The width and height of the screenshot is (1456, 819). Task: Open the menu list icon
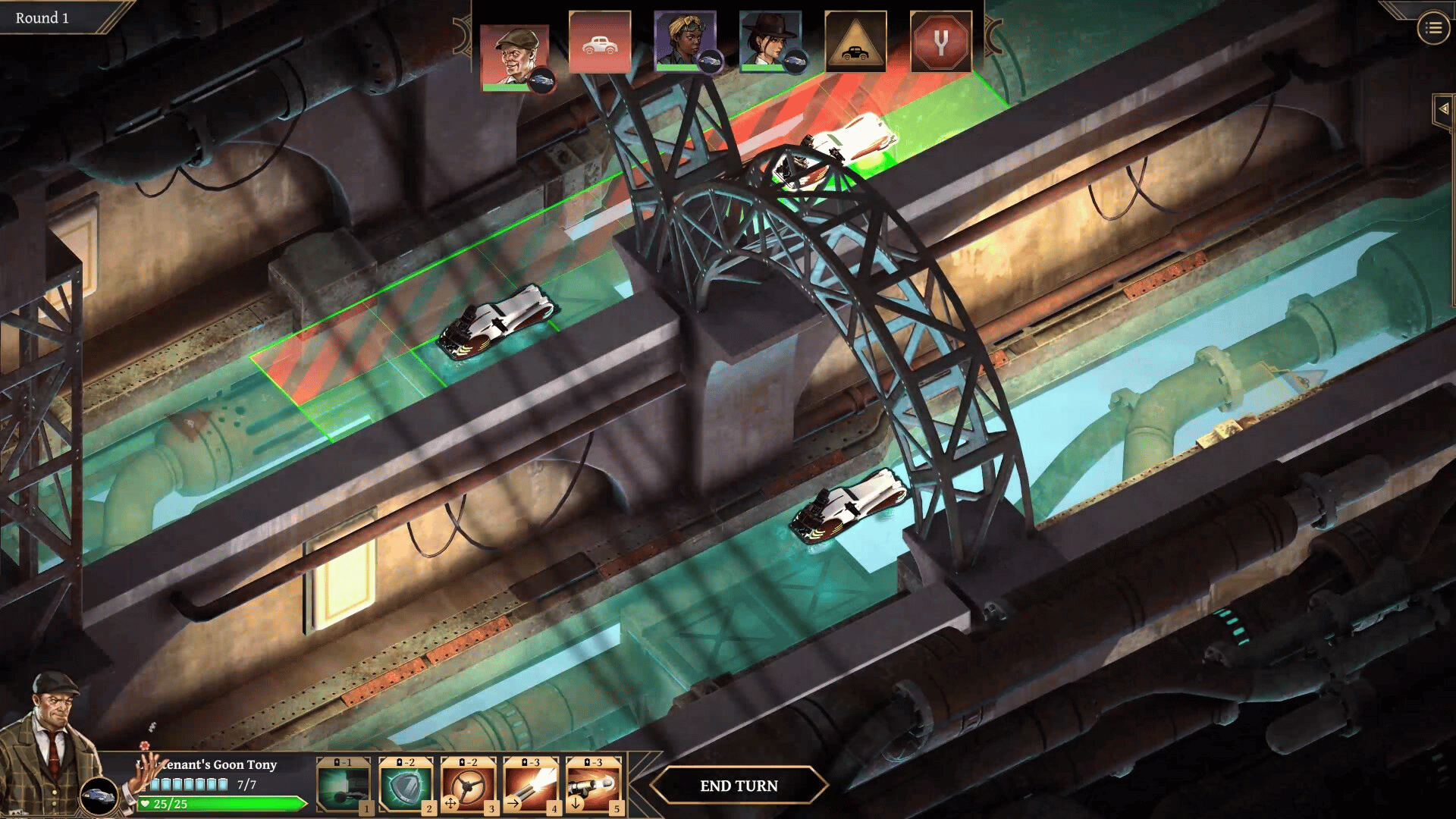1432,29
